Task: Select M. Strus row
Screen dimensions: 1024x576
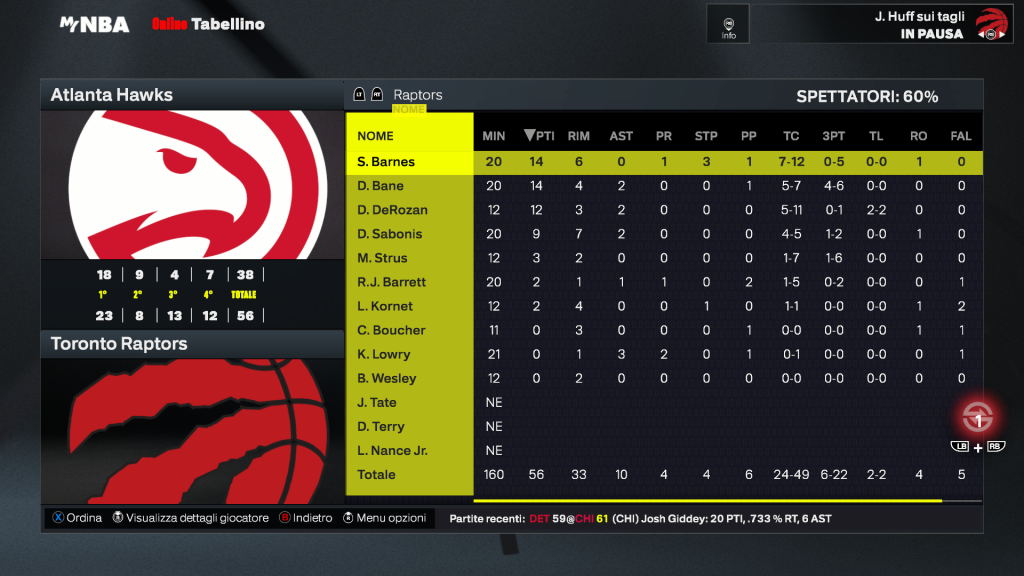Action: click(x=382, y=258)
